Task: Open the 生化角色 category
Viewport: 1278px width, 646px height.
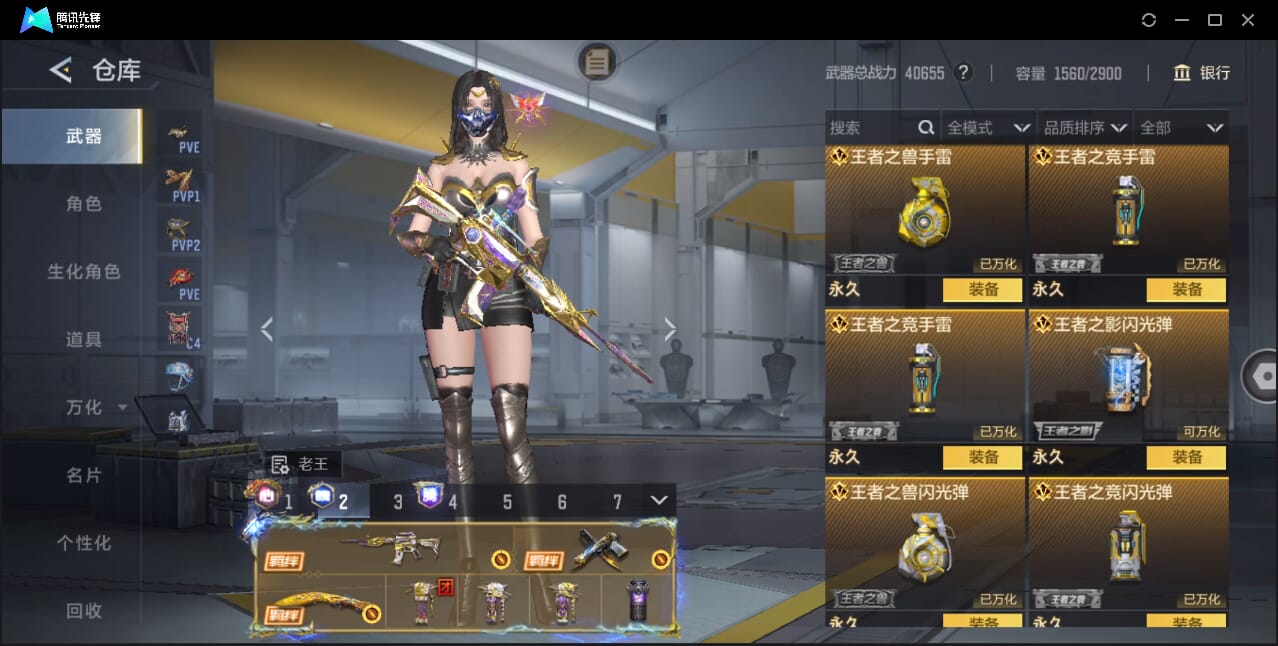Action: pos(84,272)
